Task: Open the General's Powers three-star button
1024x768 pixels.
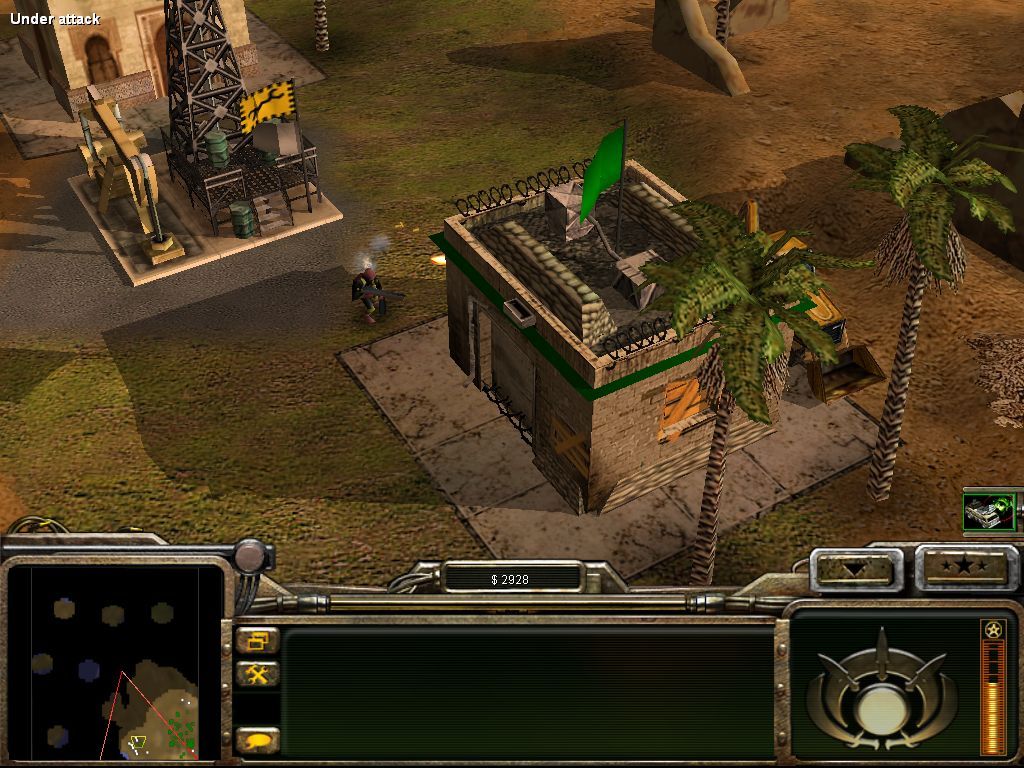Action: 966,568
